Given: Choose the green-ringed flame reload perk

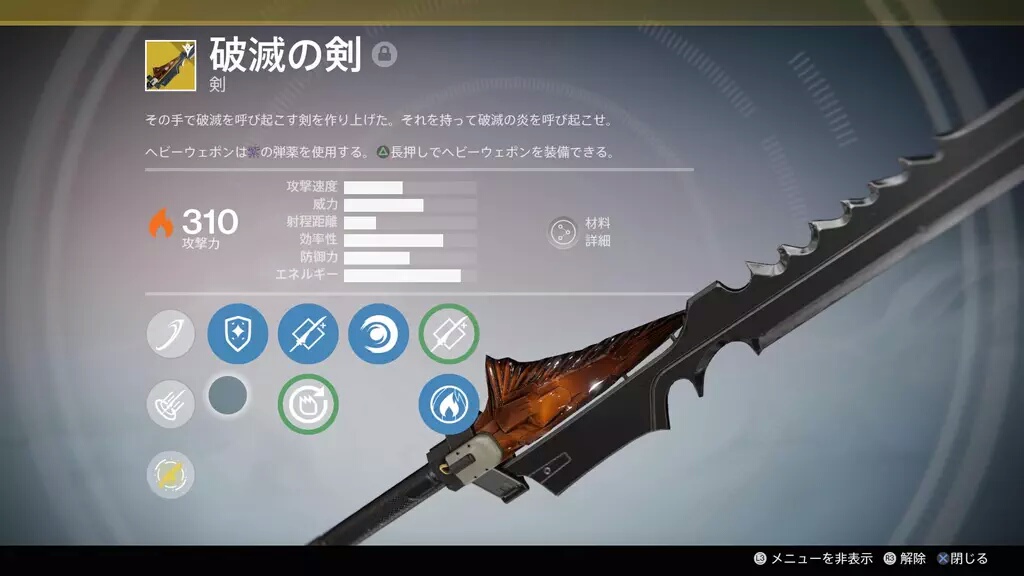Looking at the screenshot, I should coord(308,404).
